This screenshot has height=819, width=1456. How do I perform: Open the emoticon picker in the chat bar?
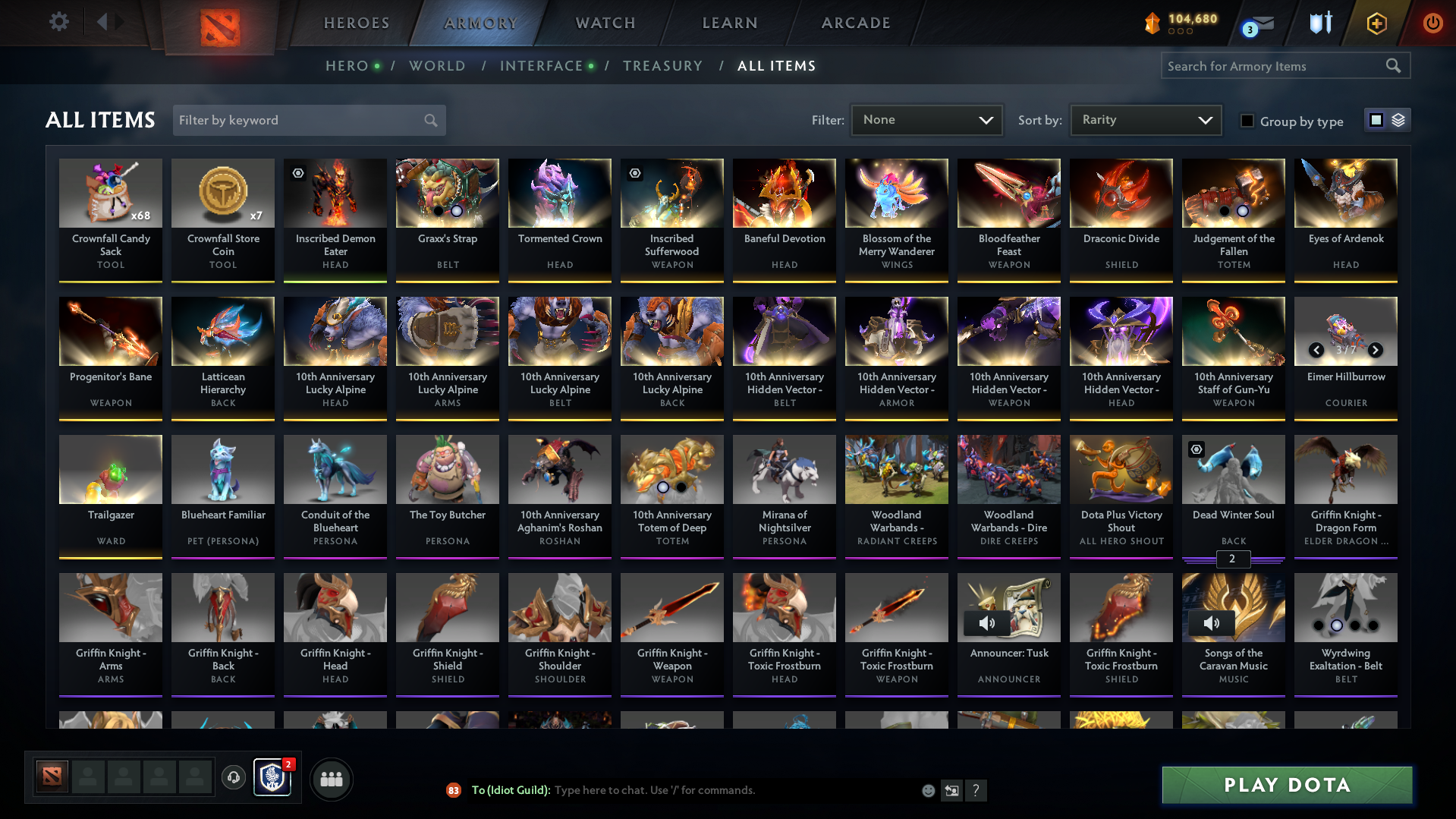point(927,790)
